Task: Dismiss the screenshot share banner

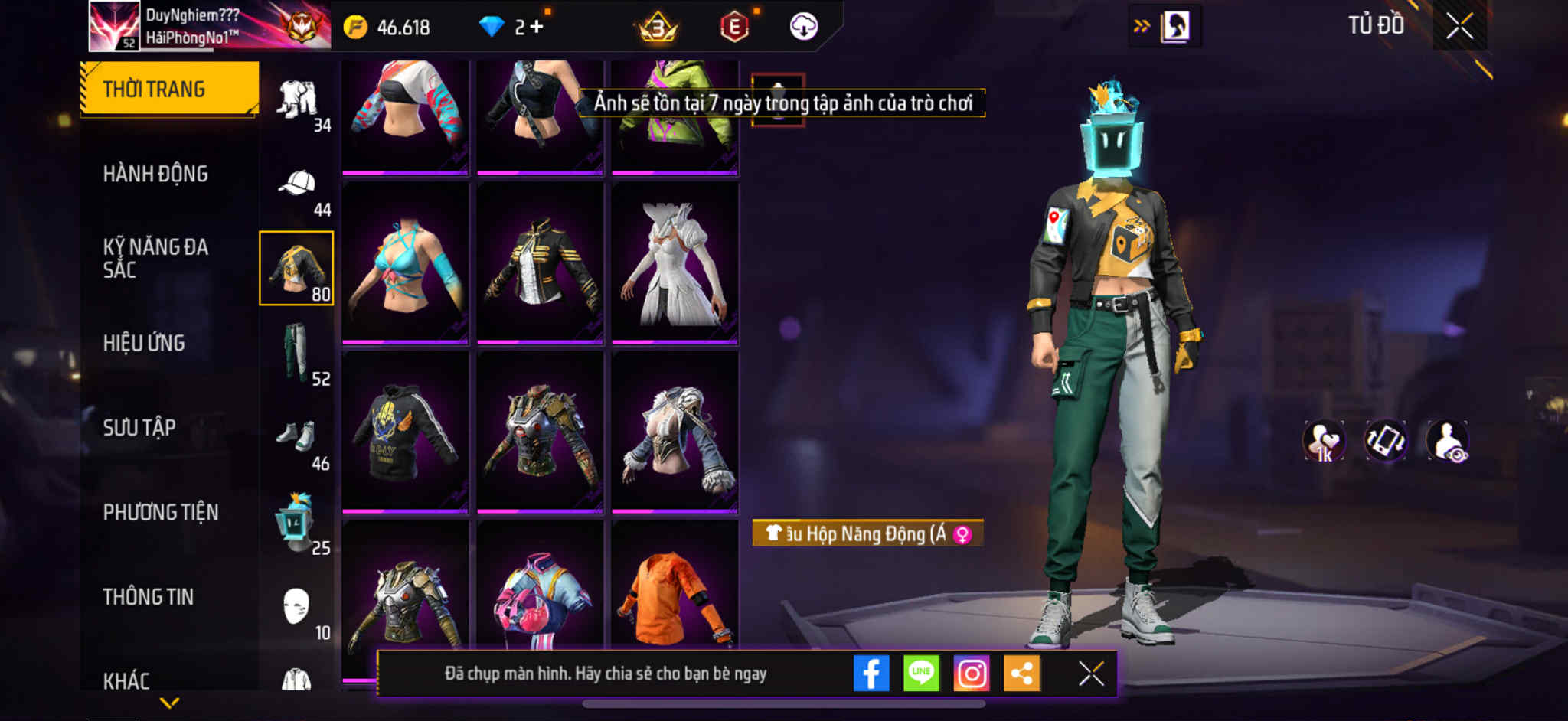Action: click(1091, 674)
